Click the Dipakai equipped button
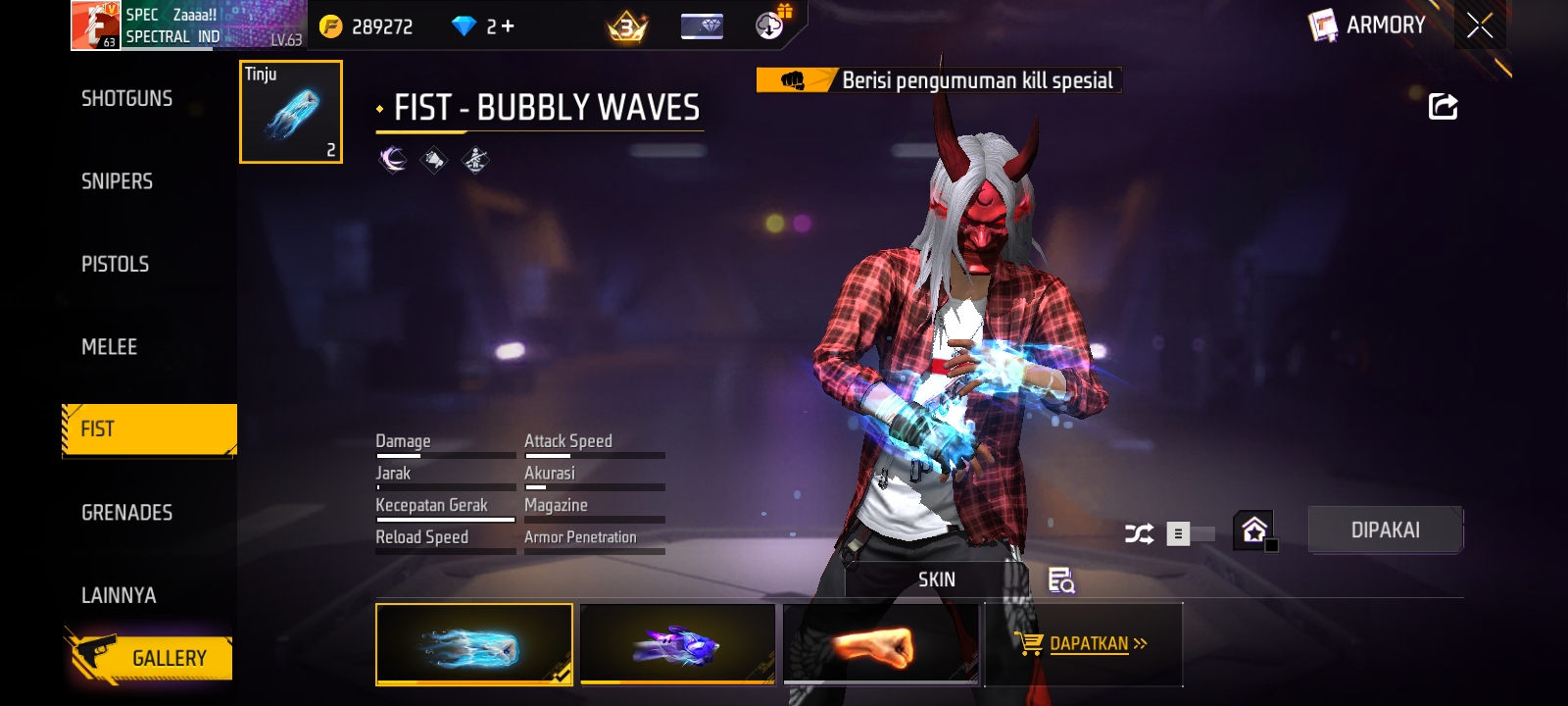Viewport: 1568px width, 706px height. click(x=1385, y=530)
